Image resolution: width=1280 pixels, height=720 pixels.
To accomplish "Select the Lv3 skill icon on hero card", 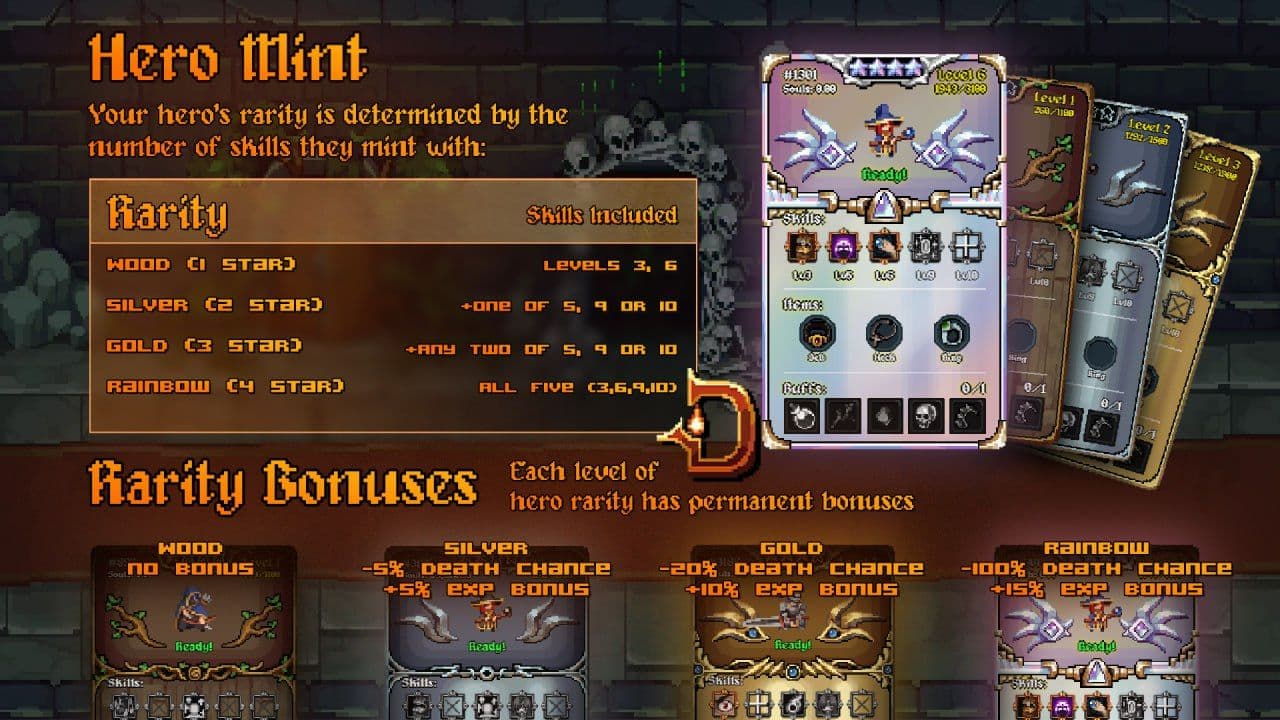I will [x=800, y=248].
